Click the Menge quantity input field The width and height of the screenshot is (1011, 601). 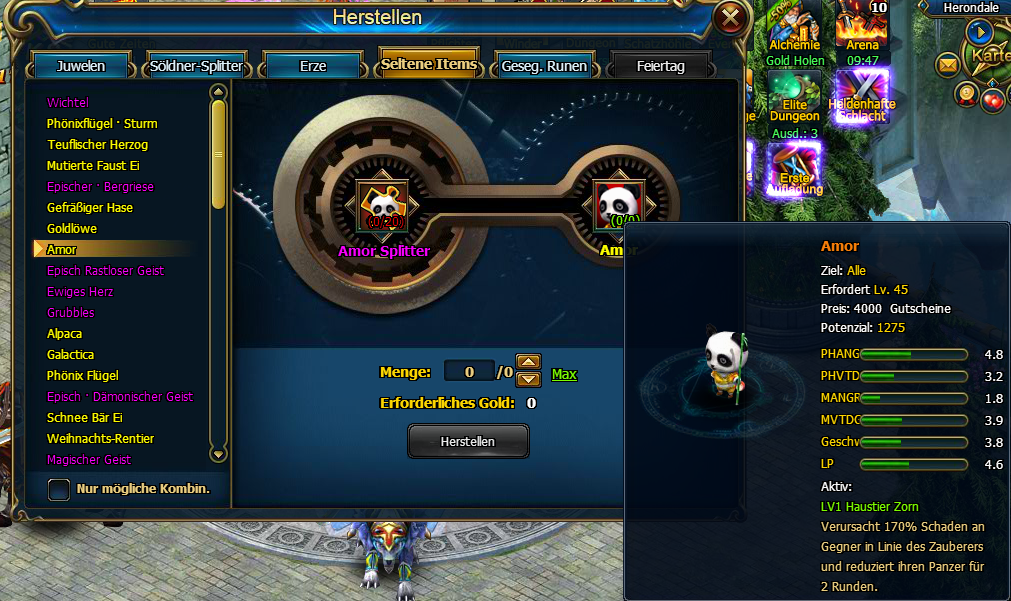468,372
